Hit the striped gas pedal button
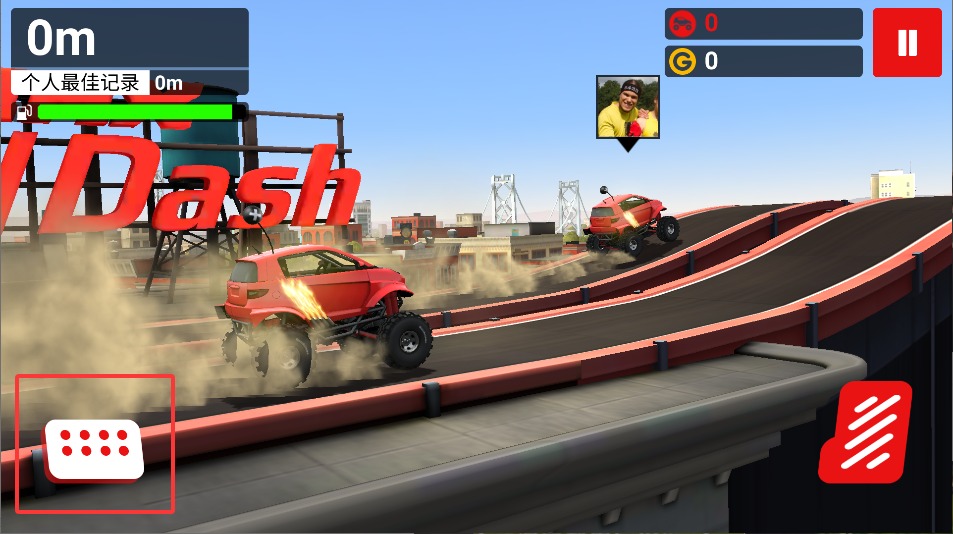 866,433
